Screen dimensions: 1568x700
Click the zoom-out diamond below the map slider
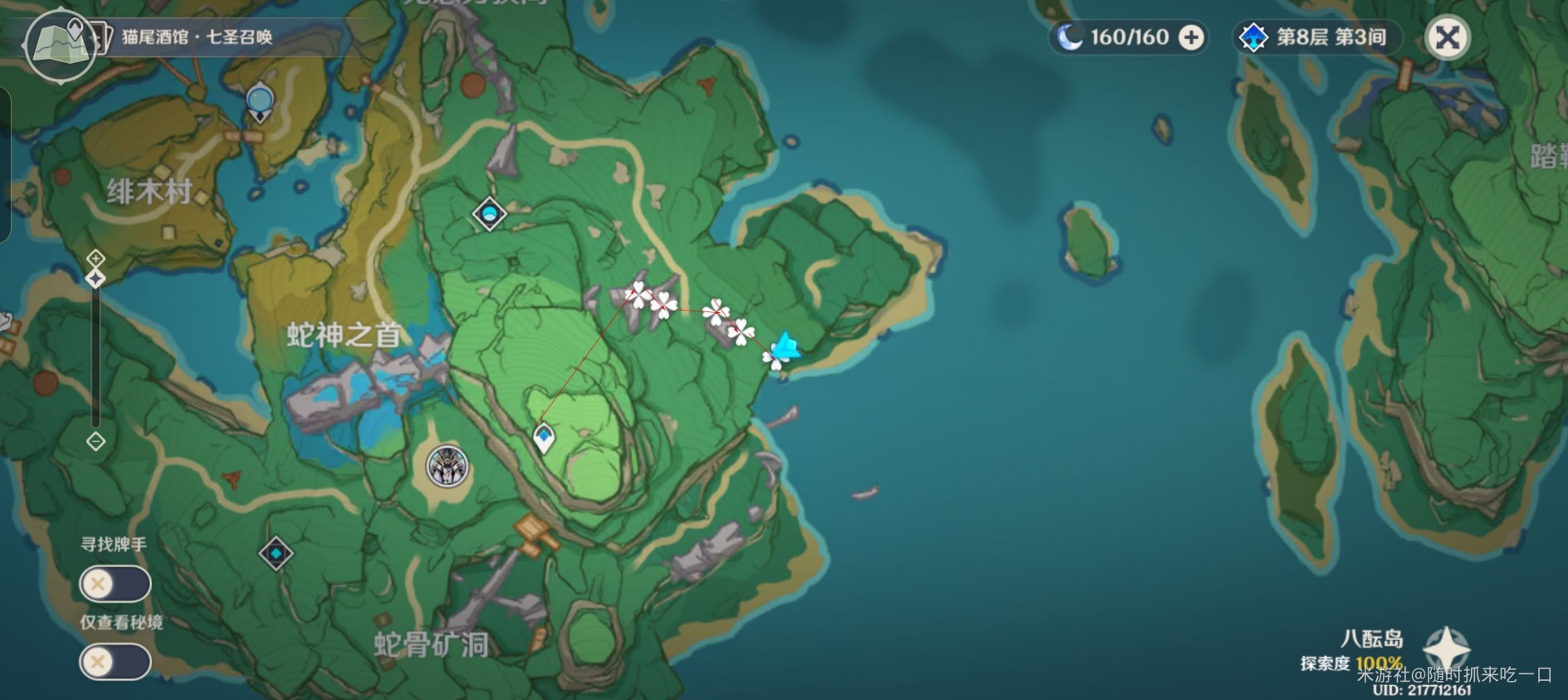(x=95, y=443)
